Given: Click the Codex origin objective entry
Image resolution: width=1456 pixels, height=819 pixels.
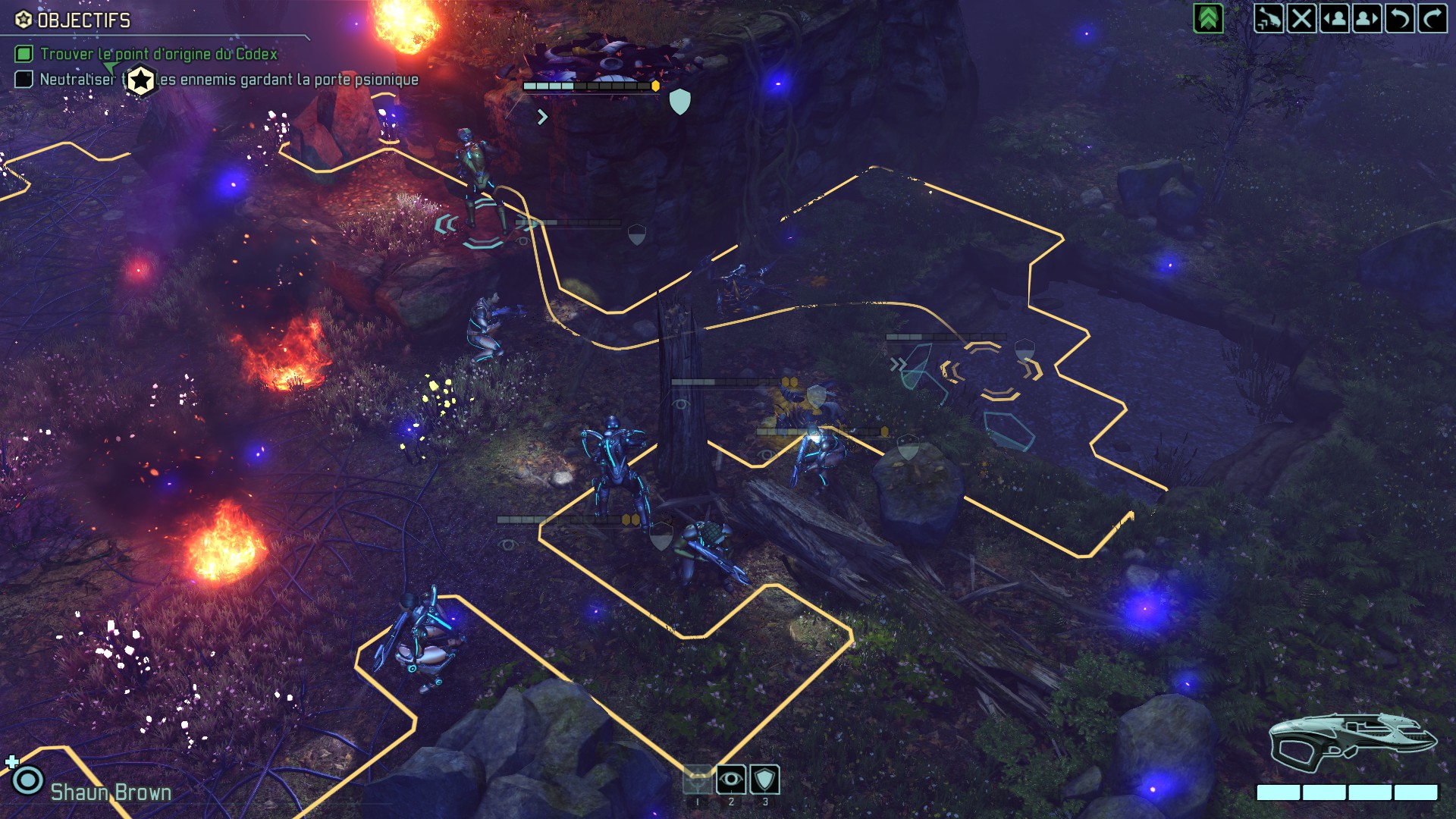Looking at the screenshot, I should (x=158, y=54).
